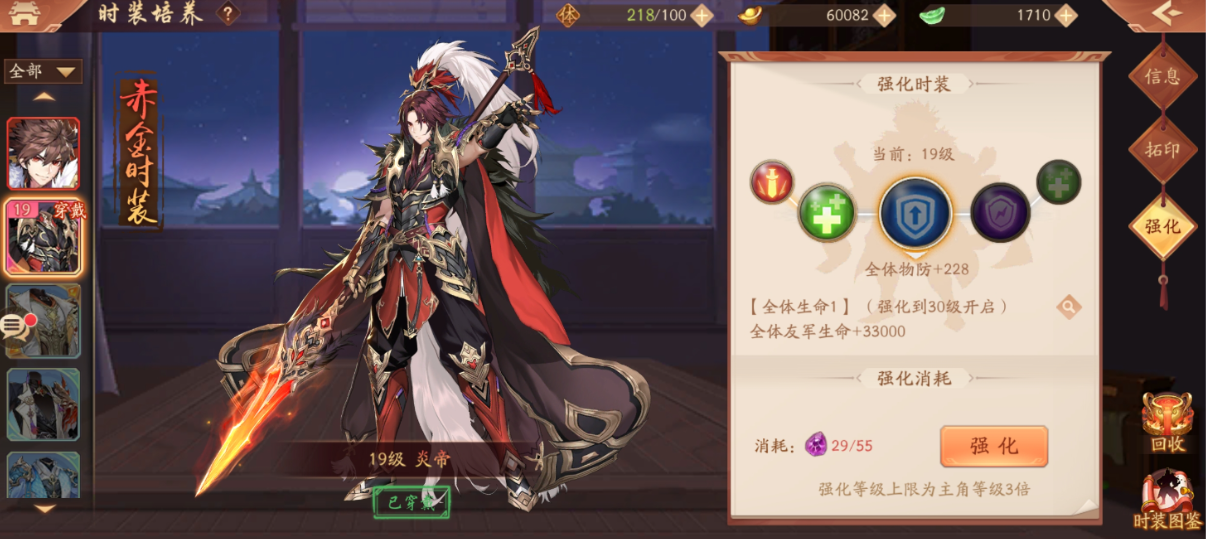Select the equipped level 19 costume thumbnail

tap(43, 236)
